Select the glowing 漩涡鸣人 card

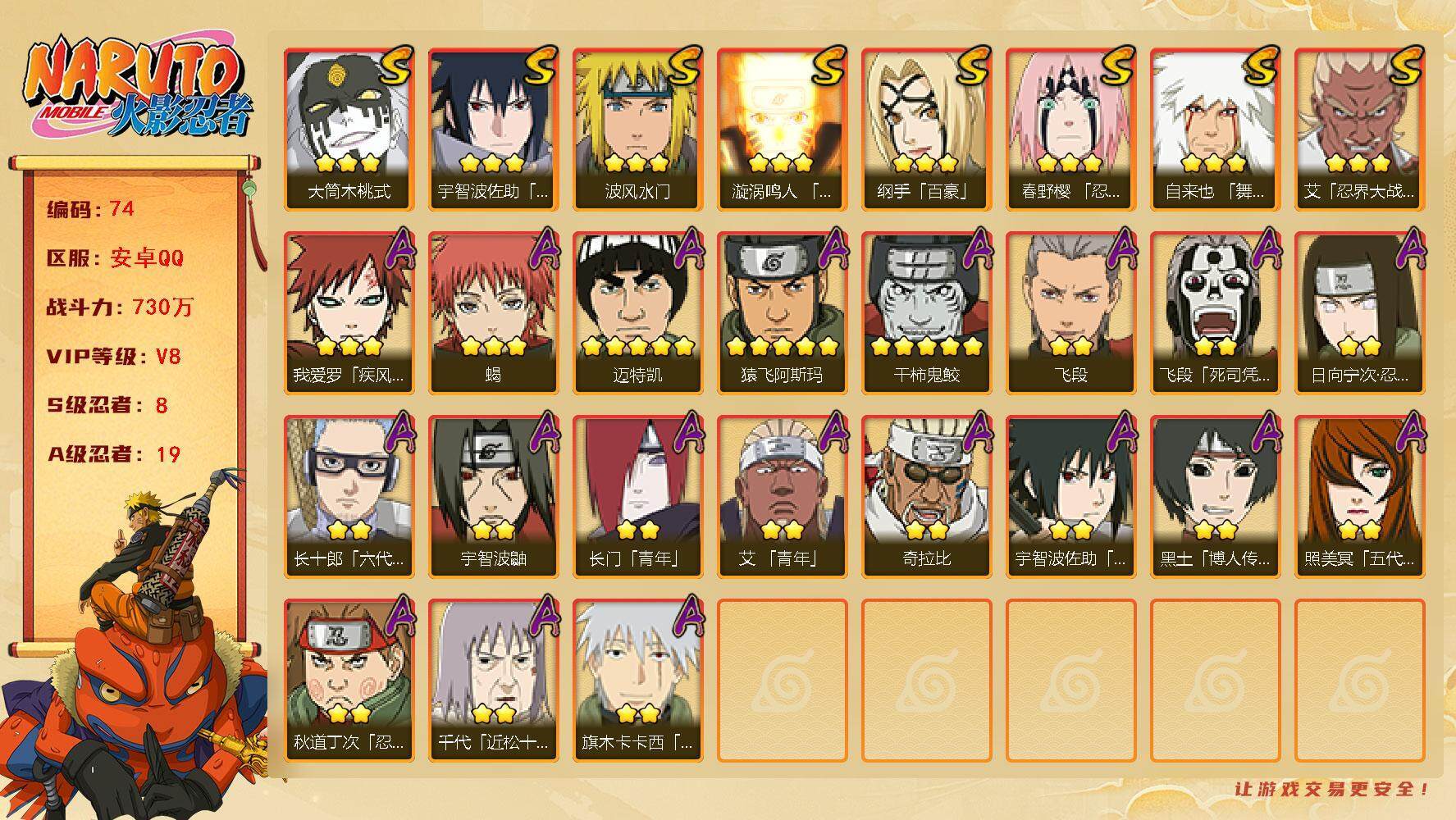[782, 129]
